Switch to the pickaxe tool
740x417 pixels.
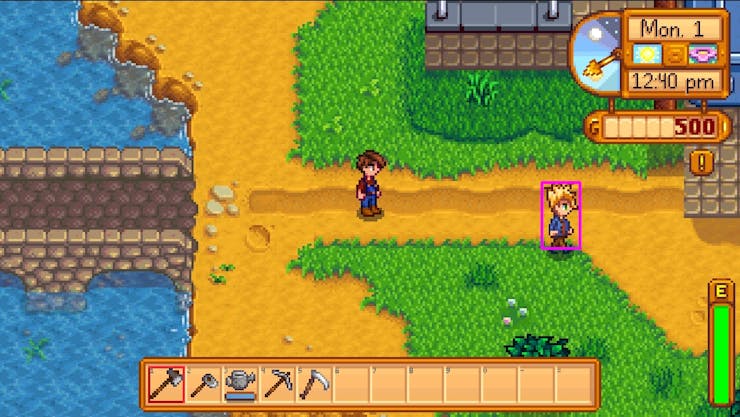point(277,384)
